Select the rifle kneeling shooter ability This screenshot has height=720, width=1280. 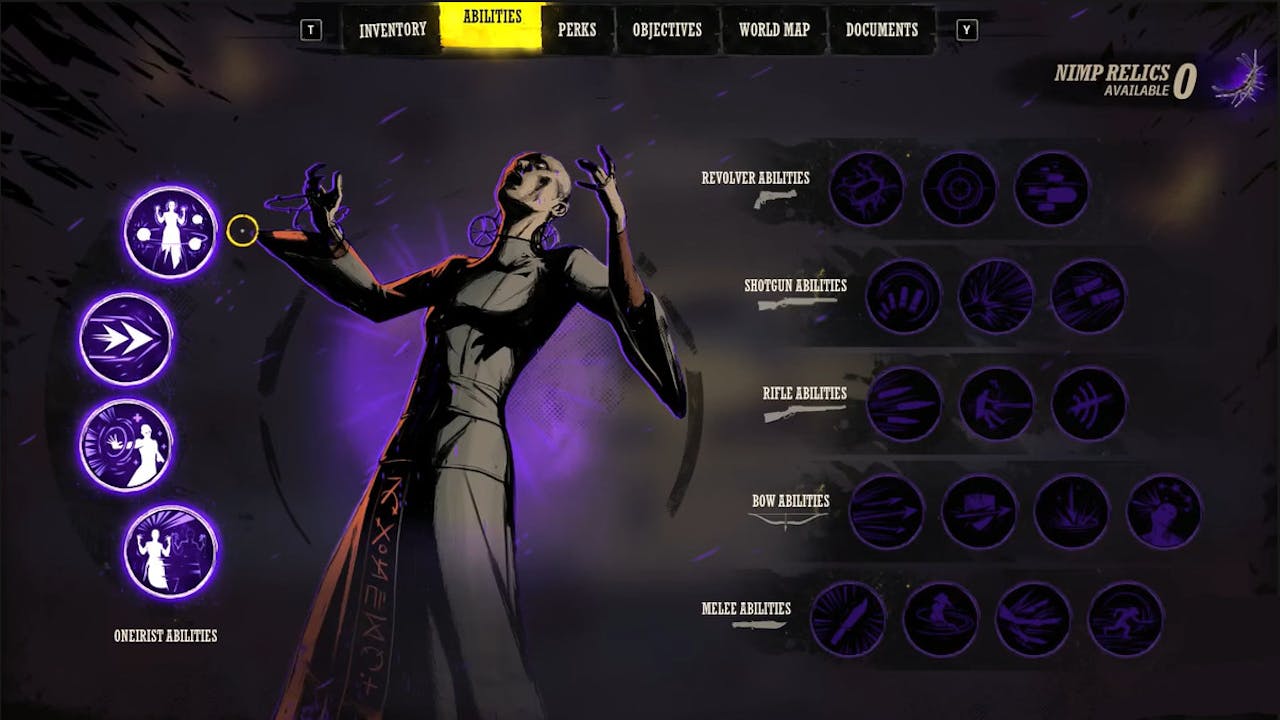click(x=996, y=404)
